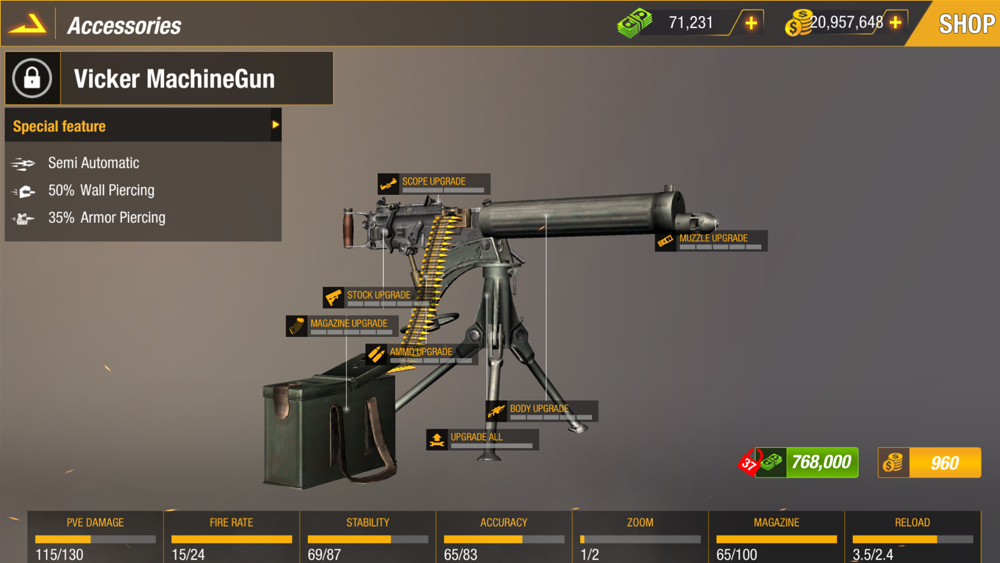Click the lock icon beside Vicker MachineGun
The width and height of the screenshot is (1000, 563).
(32, 79)
